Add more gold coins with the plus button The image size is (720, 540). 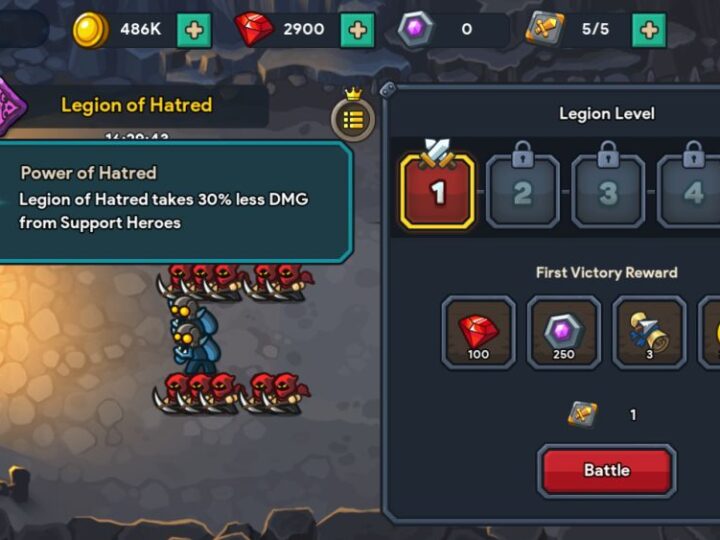pyautogui.click(x=194, y=30)
